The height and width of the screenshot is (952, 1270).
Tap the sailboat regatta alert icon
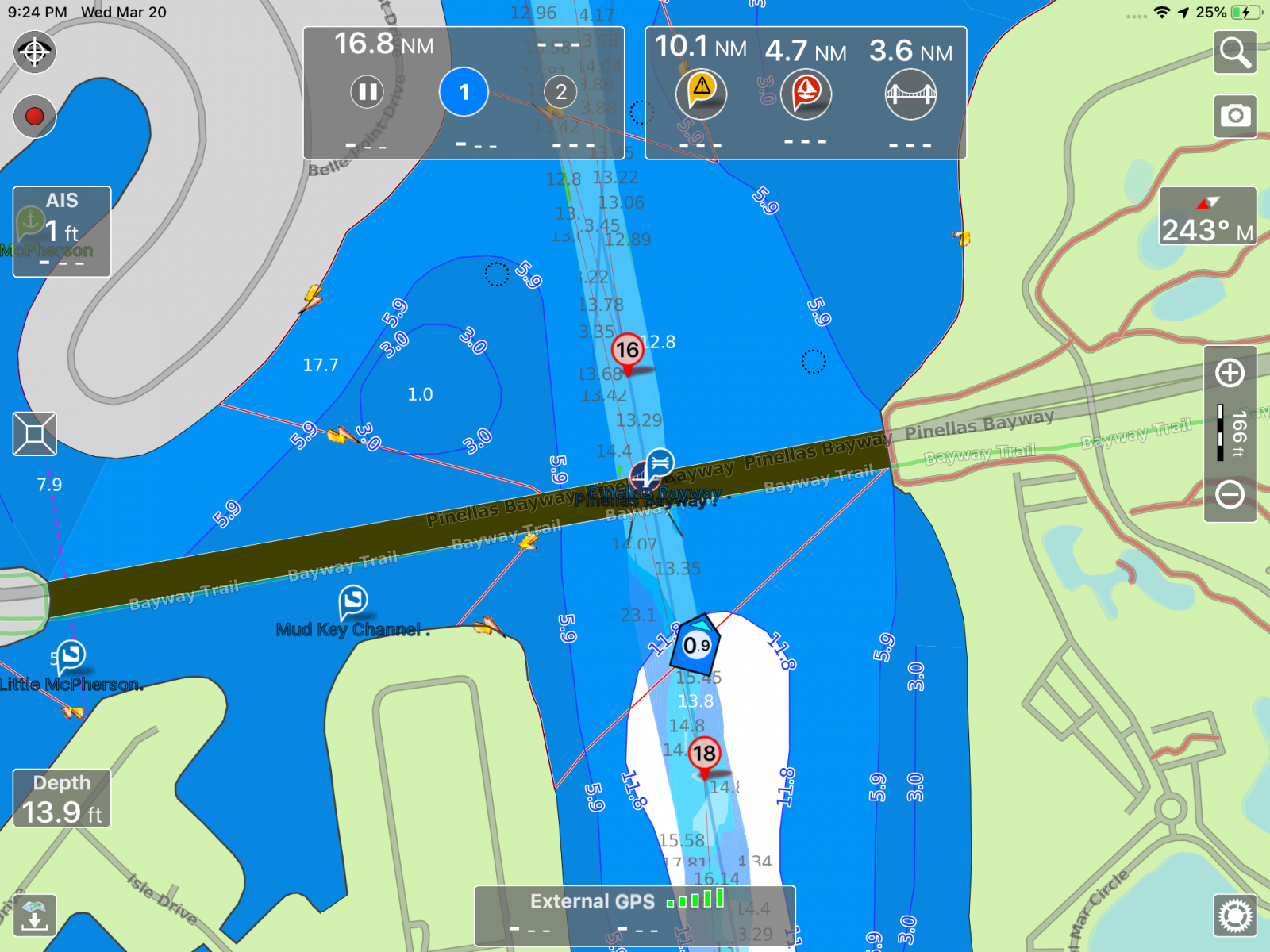806,93
